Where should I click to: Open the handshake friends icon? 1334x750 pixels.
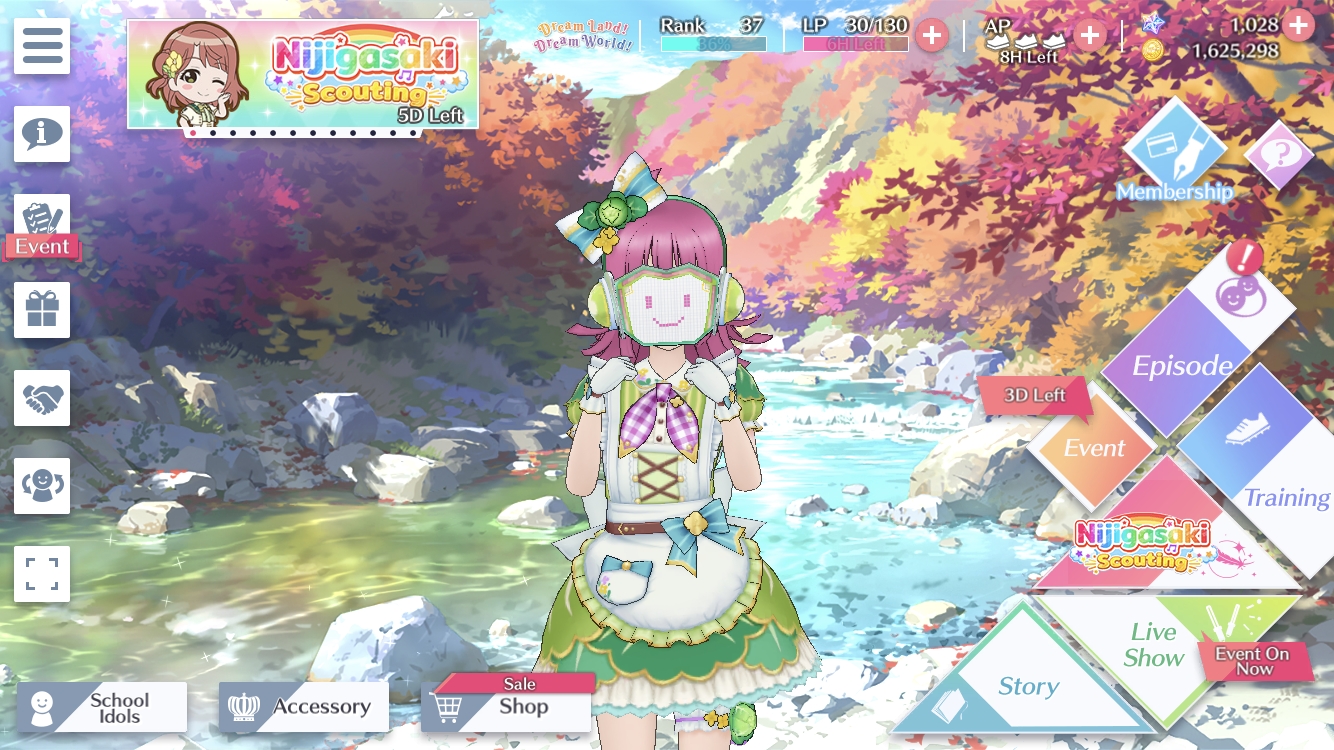point(42,398)
